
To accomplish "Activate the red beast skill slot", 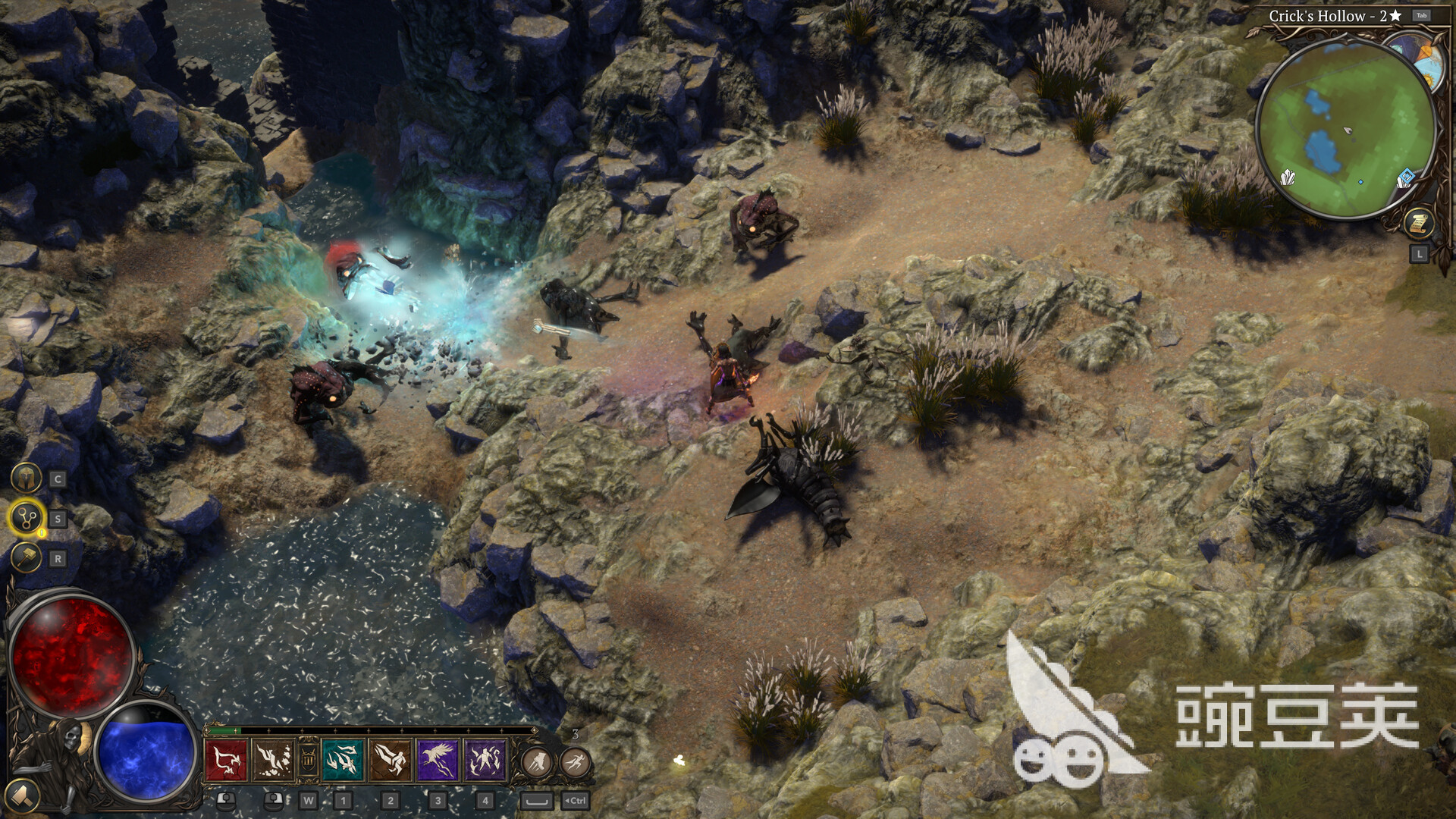I will (x=226, y=760).
